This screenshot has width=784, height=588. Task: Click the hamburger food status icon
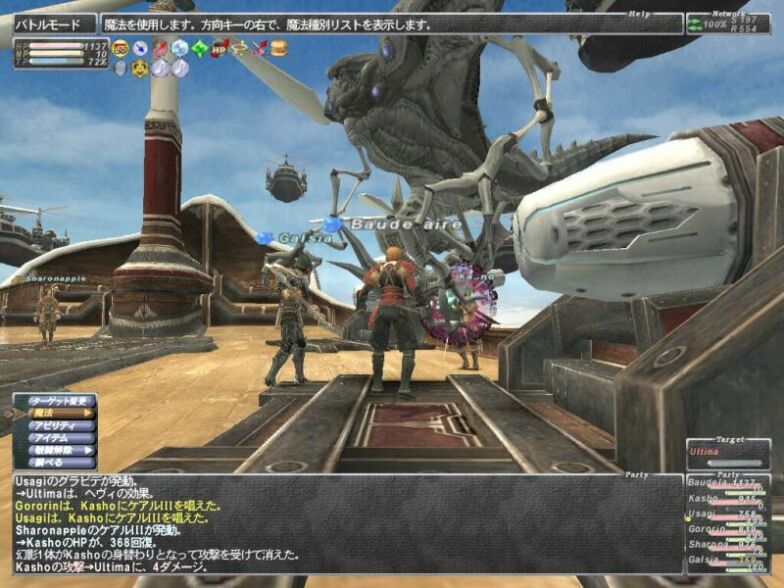pyautogui.click(x=278, y=47)
